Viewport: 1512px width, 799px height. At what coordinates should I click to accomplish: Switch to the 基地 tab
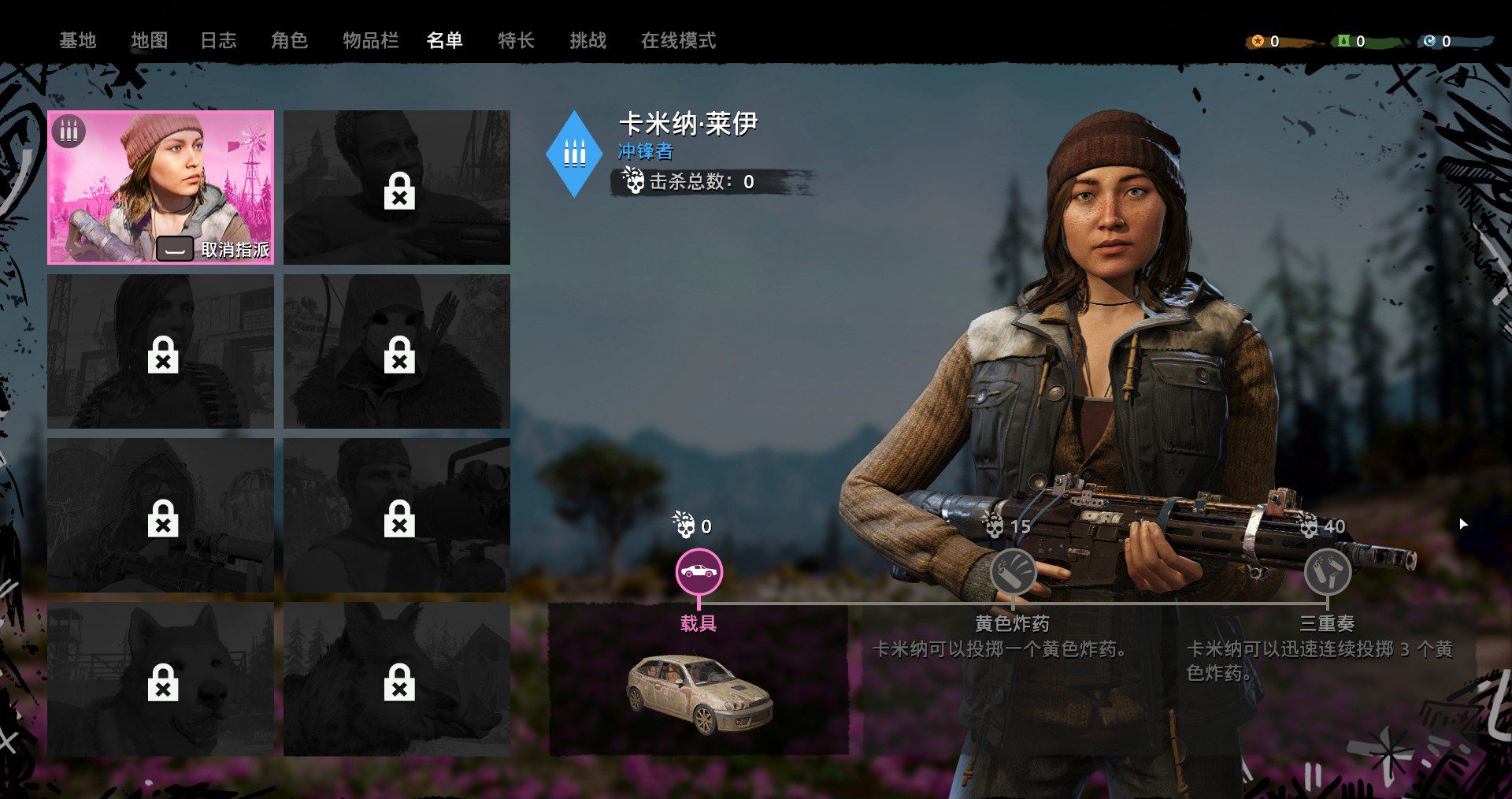(77, 40)
